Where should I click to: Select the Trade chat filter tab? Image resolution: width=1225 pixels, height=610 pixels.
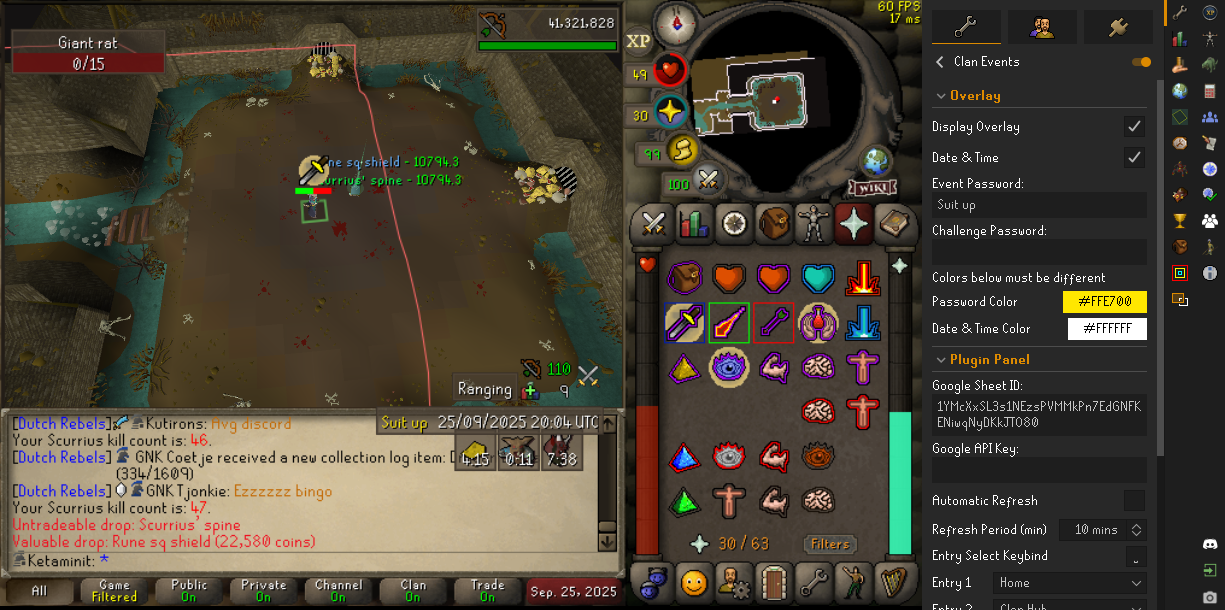(x=488, y=591)
